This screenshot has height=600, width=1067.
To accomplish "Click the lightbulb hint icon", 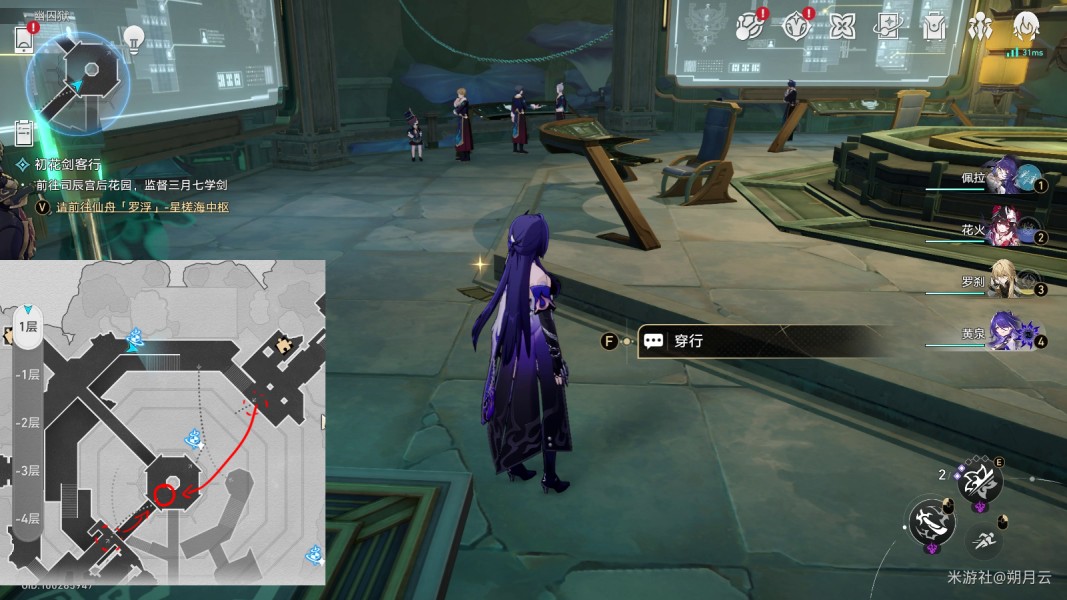I will point(133,39).
